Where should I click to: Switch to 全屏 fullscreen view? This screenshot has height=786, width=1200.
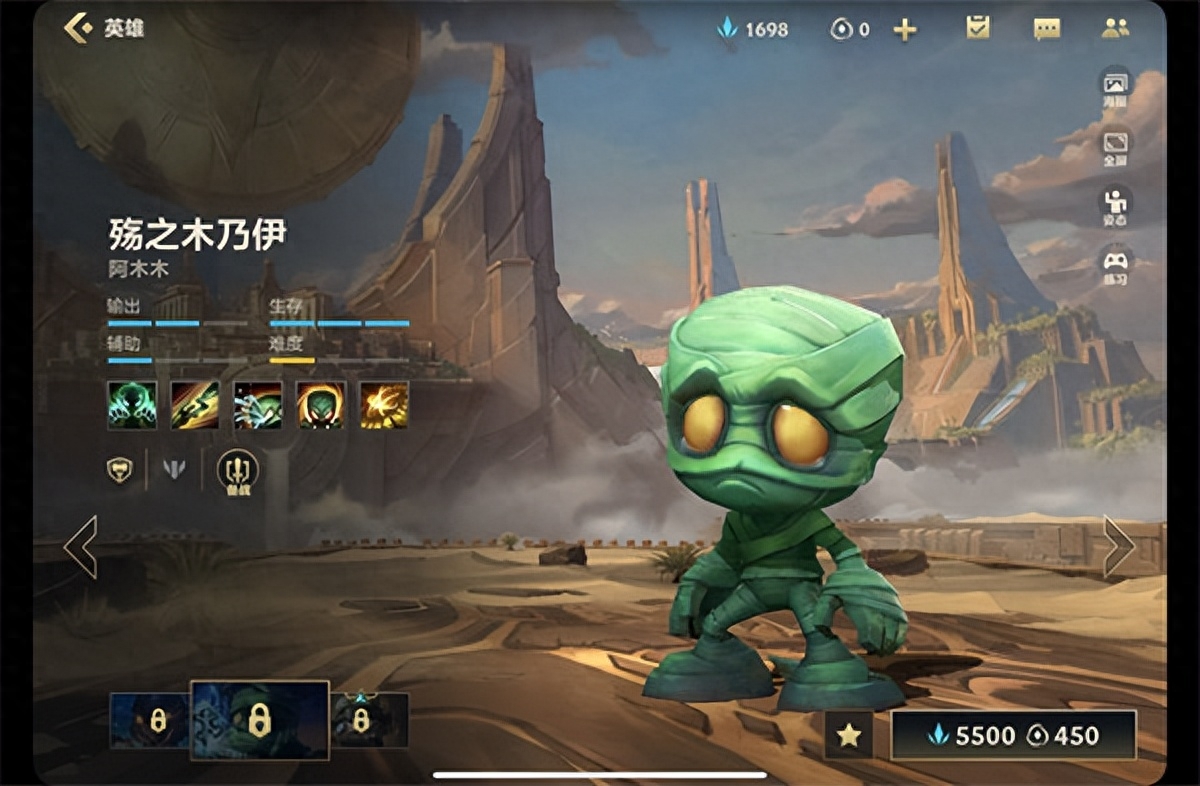[x=1115, y=146]
